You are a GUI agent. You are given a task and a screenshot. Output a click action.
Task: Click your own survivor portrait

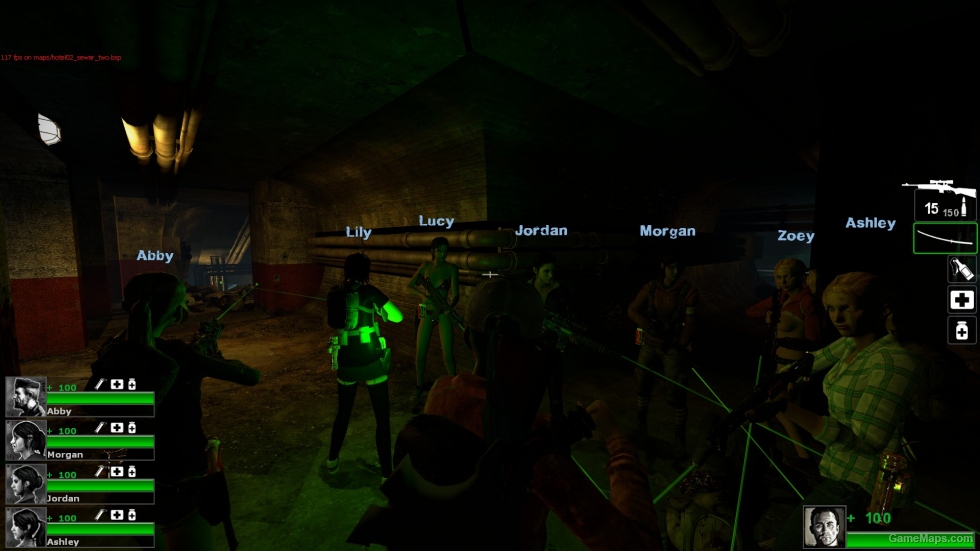point(824,527)
